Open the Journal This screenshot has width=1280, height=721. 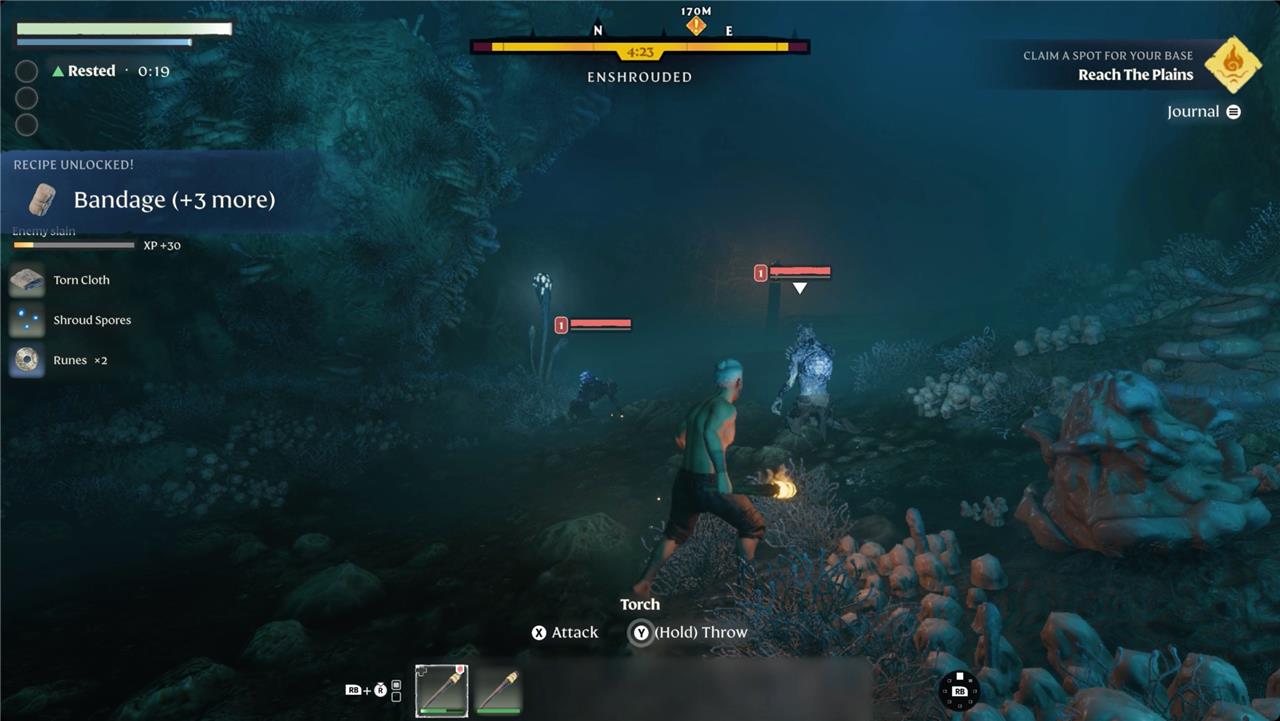(x=1203, y=112)
